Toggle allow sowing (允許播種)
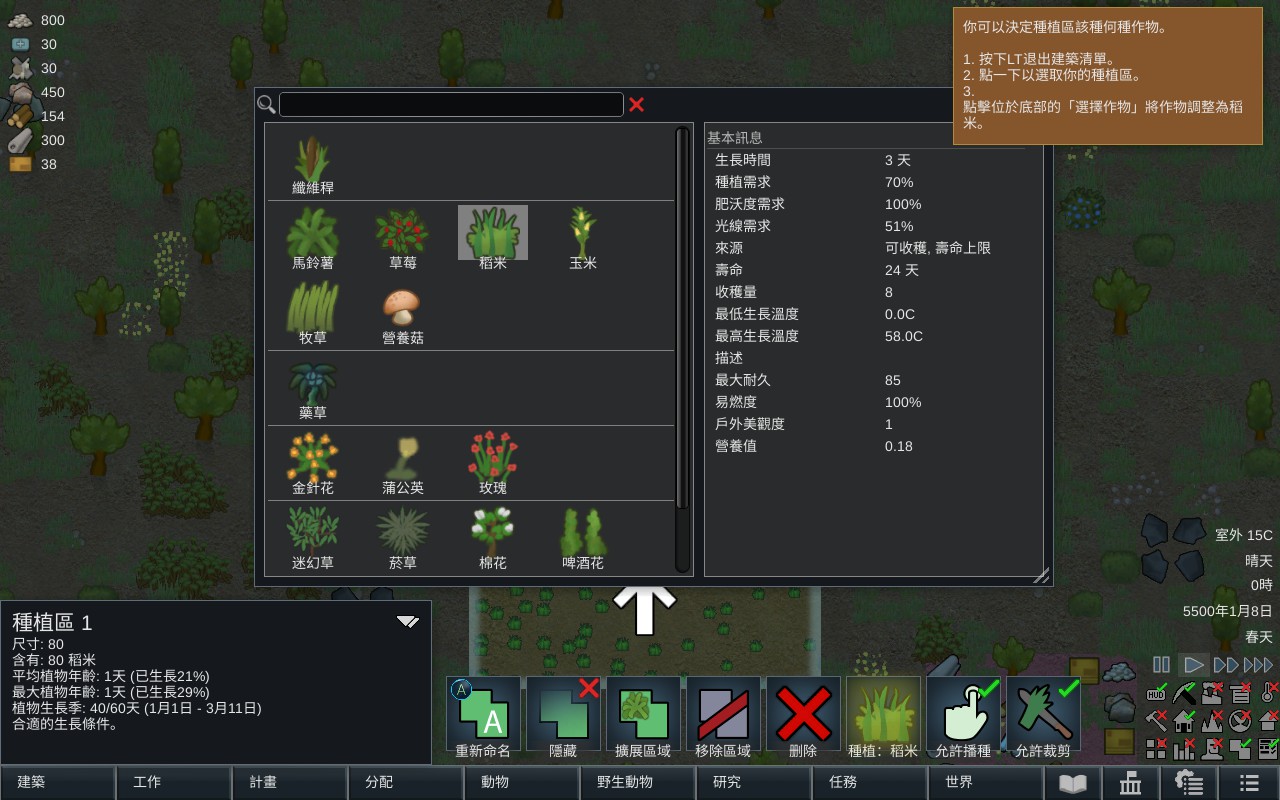 (x=963, y=714)
